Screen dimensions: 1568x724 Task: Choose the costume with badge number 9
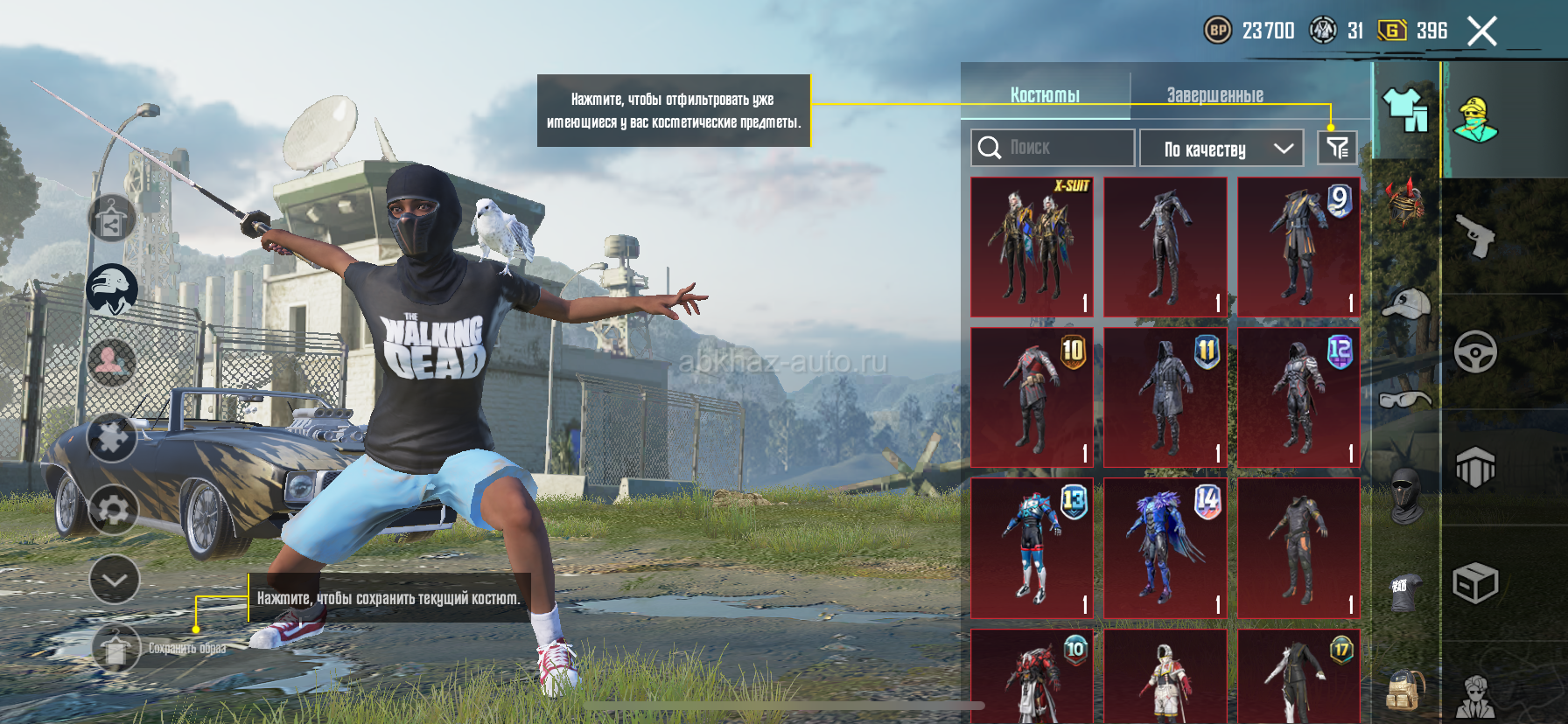tap(1298, 247)
